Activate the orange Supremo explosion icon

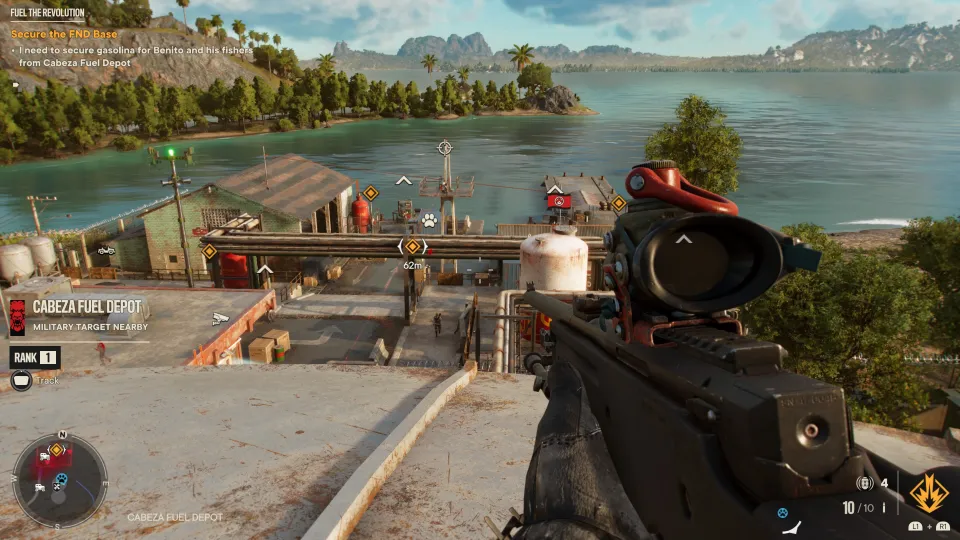930,492
